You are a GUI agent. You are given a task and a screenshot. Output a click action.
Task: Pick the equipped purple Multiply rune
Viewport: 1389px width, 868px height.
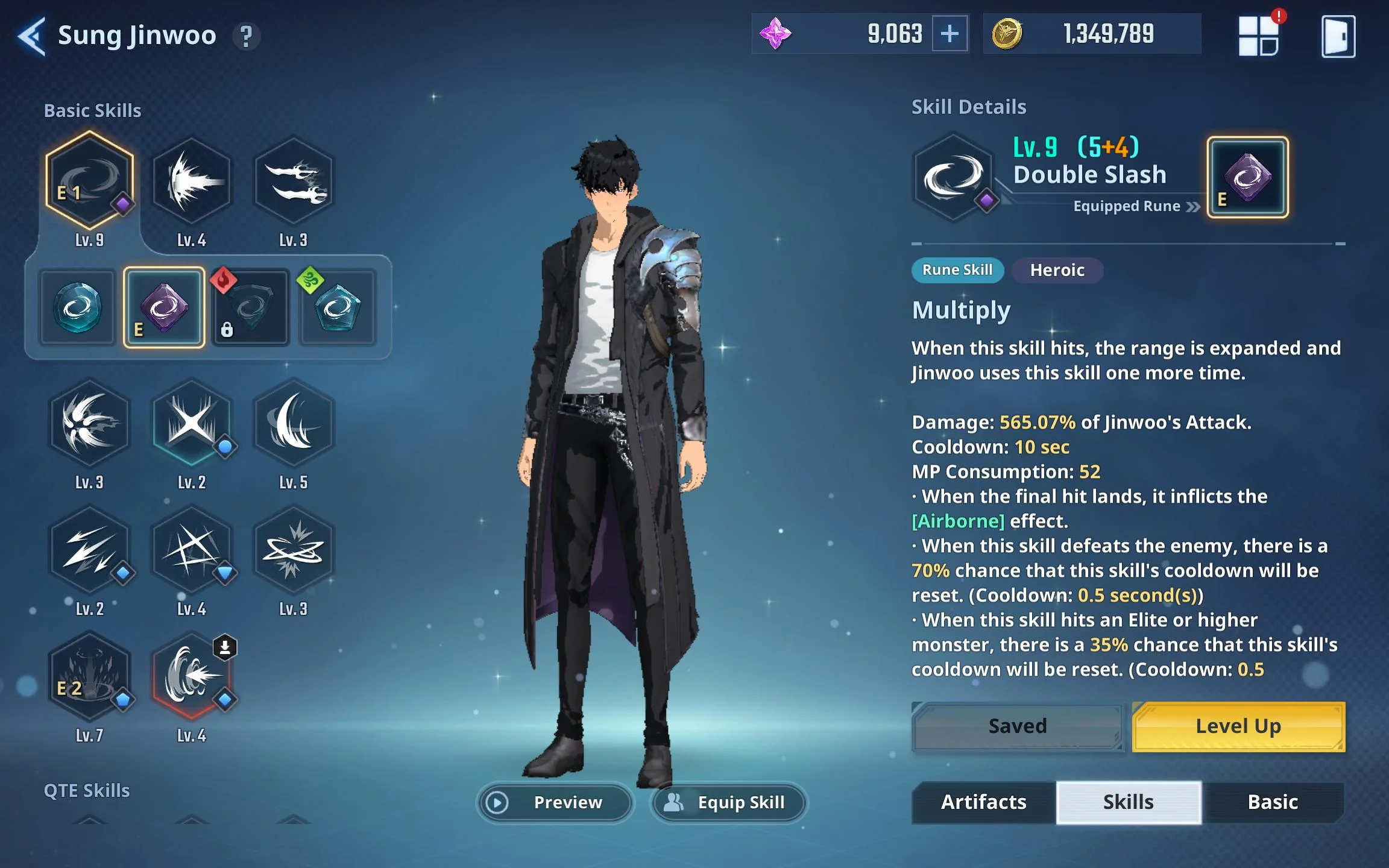164,308
